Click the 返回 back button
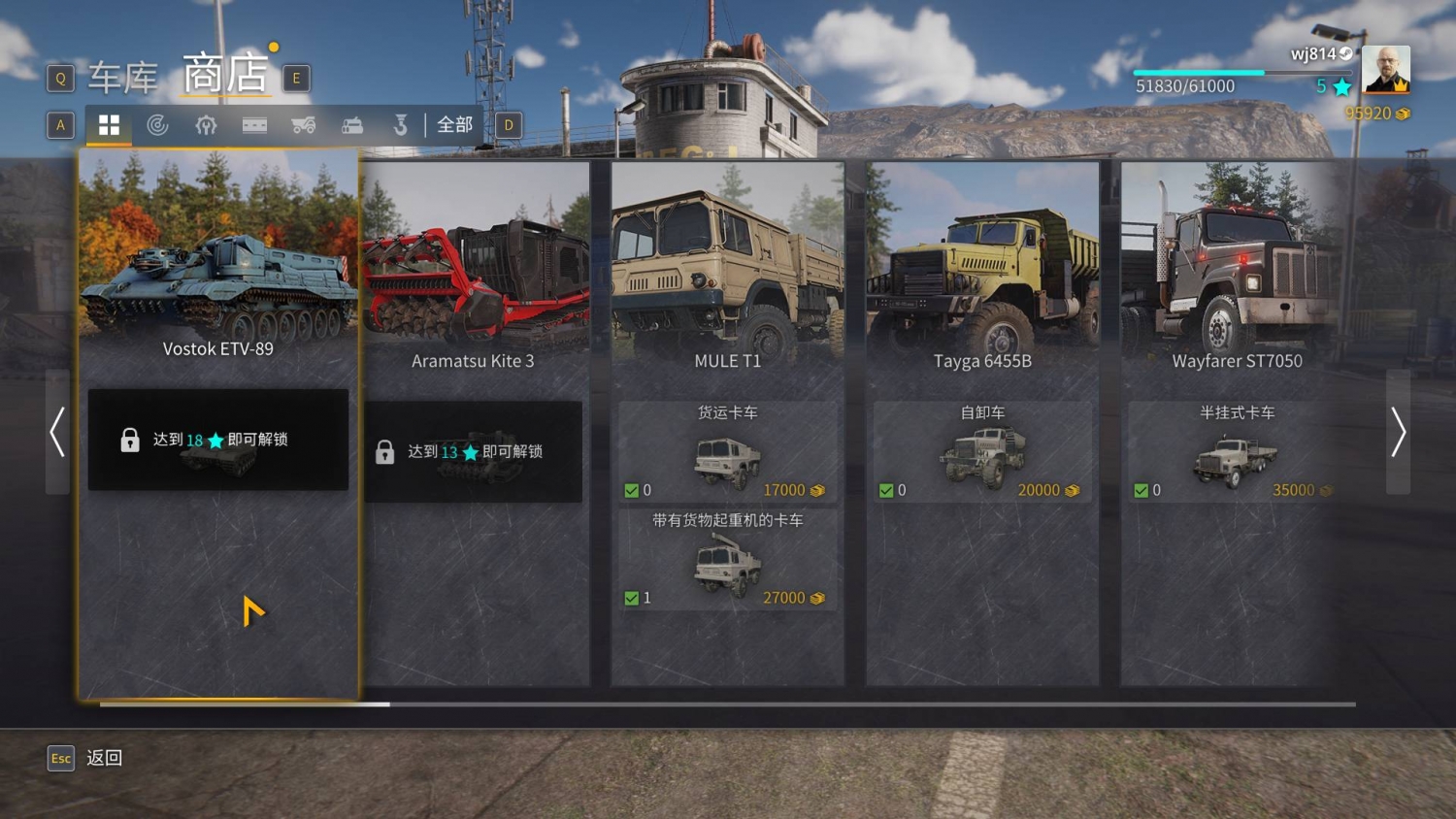The width and height of the screenshot is (1456, 819). [104, 758]
